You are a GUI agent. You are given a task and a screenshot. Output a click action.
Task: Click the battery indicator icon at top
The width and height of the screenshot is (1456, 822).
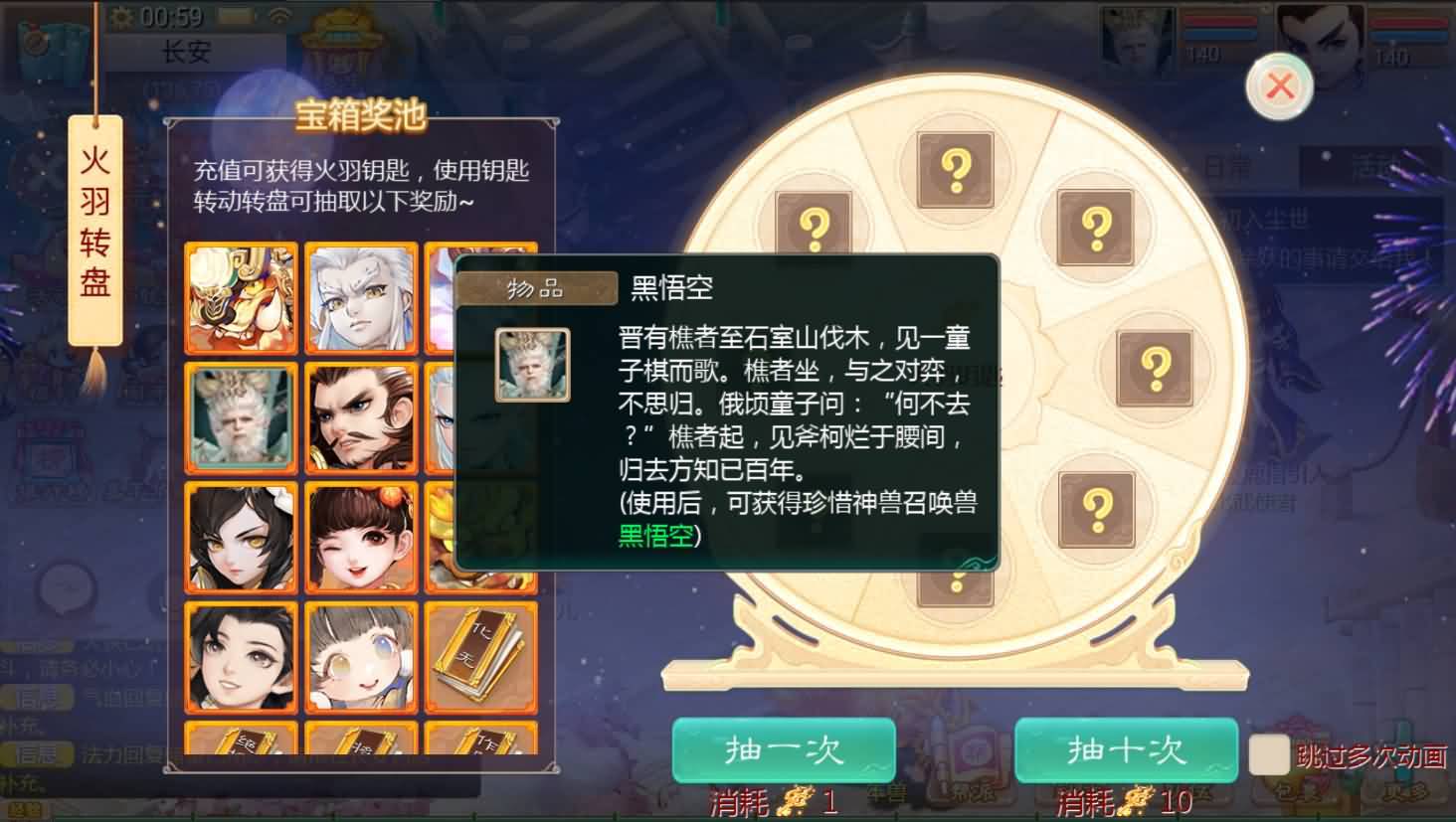[x=236, y=17]
